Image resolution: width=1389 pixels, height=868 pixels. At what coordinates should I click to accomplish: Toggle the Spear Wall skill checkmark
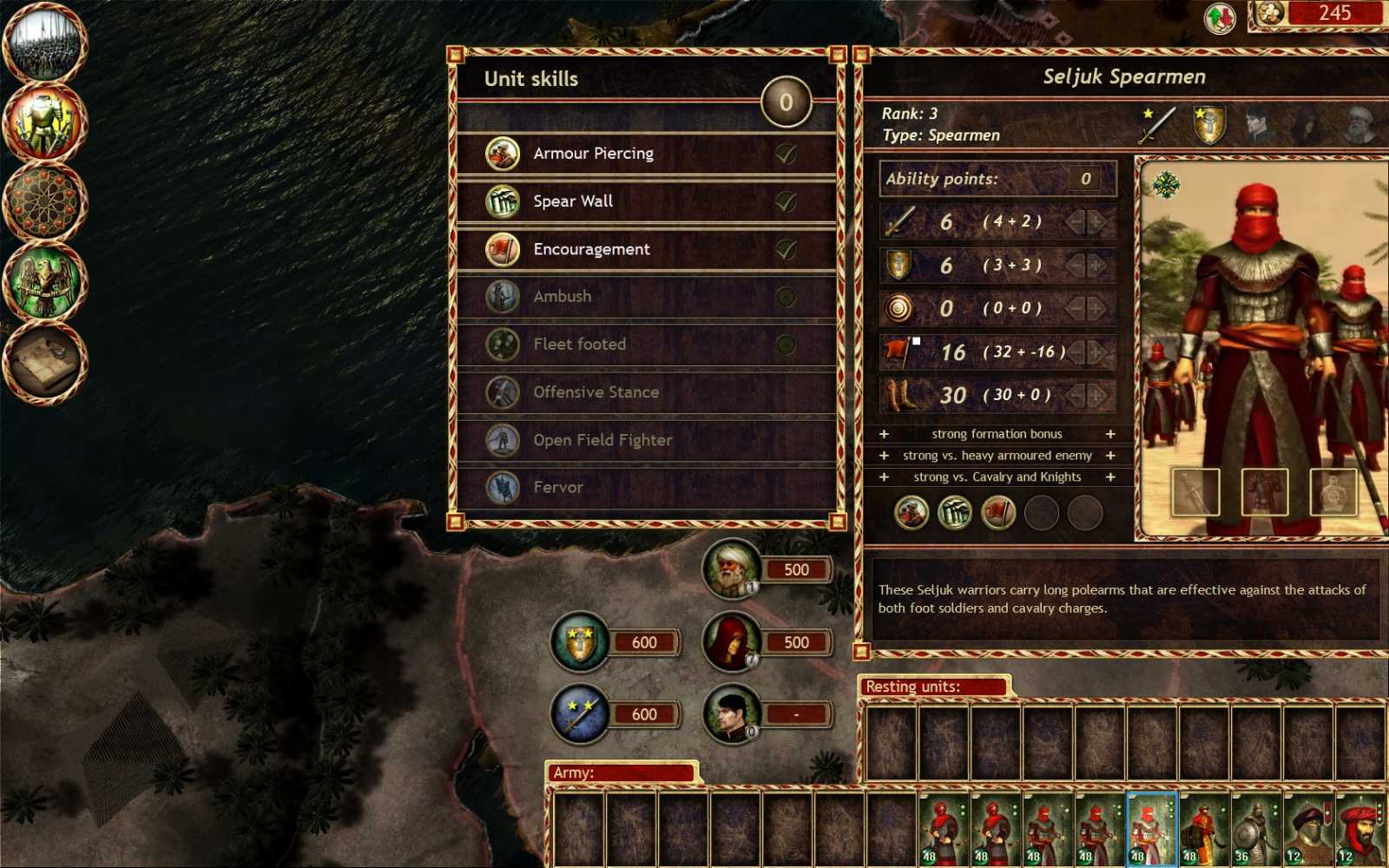click(784, 201)
